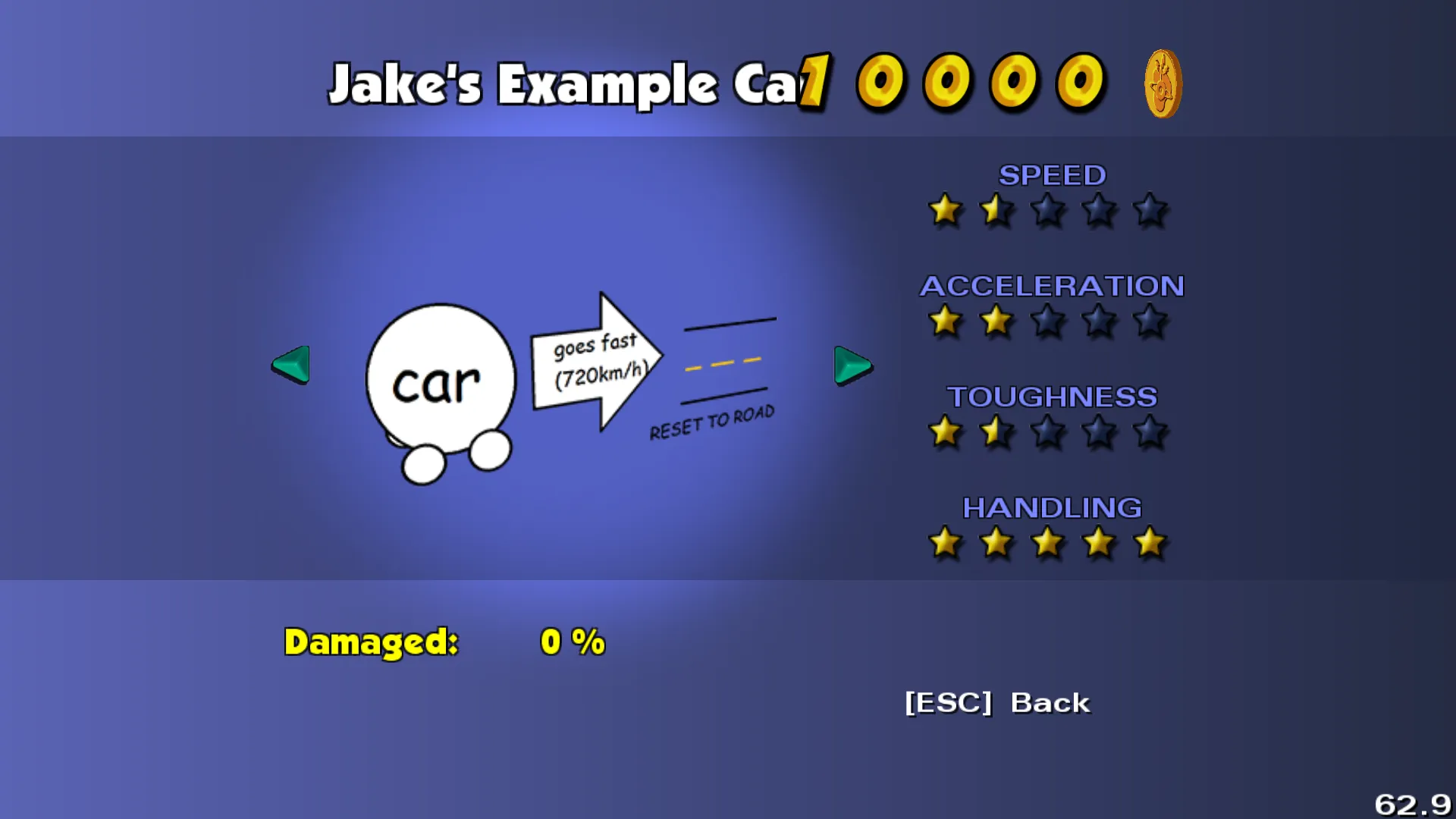Click the 'Damaged:' label
The image size is (1456, 819).
[370, 641]
